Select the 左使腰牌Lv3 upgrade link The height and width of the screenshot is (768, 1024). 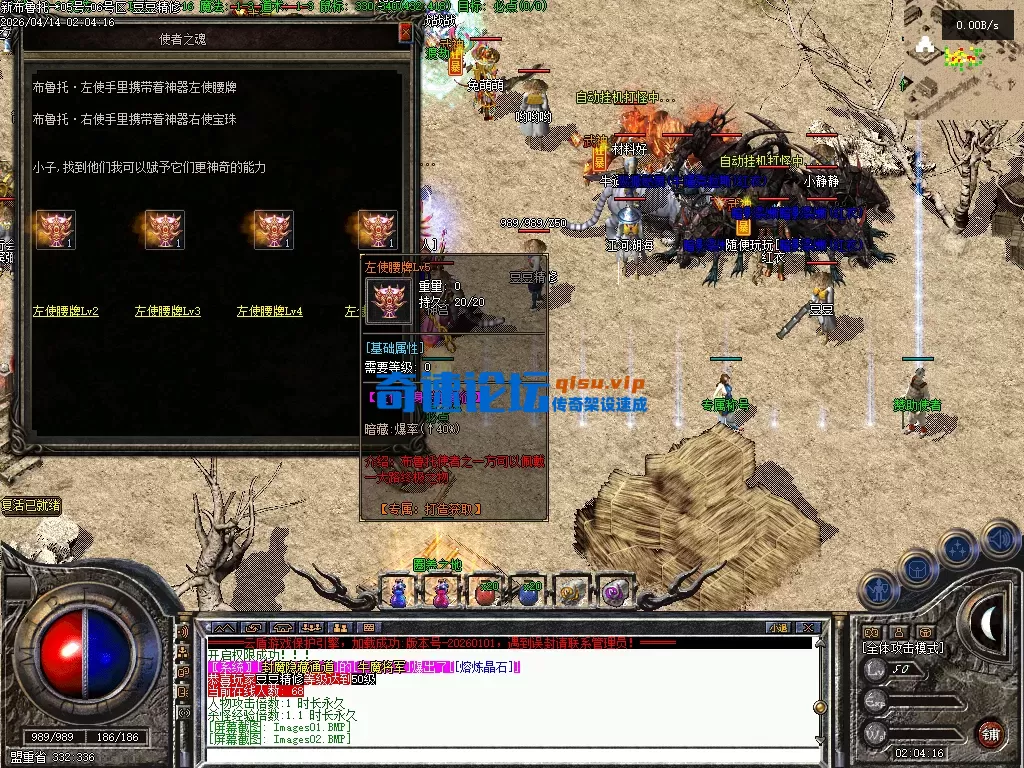(168, 311)
